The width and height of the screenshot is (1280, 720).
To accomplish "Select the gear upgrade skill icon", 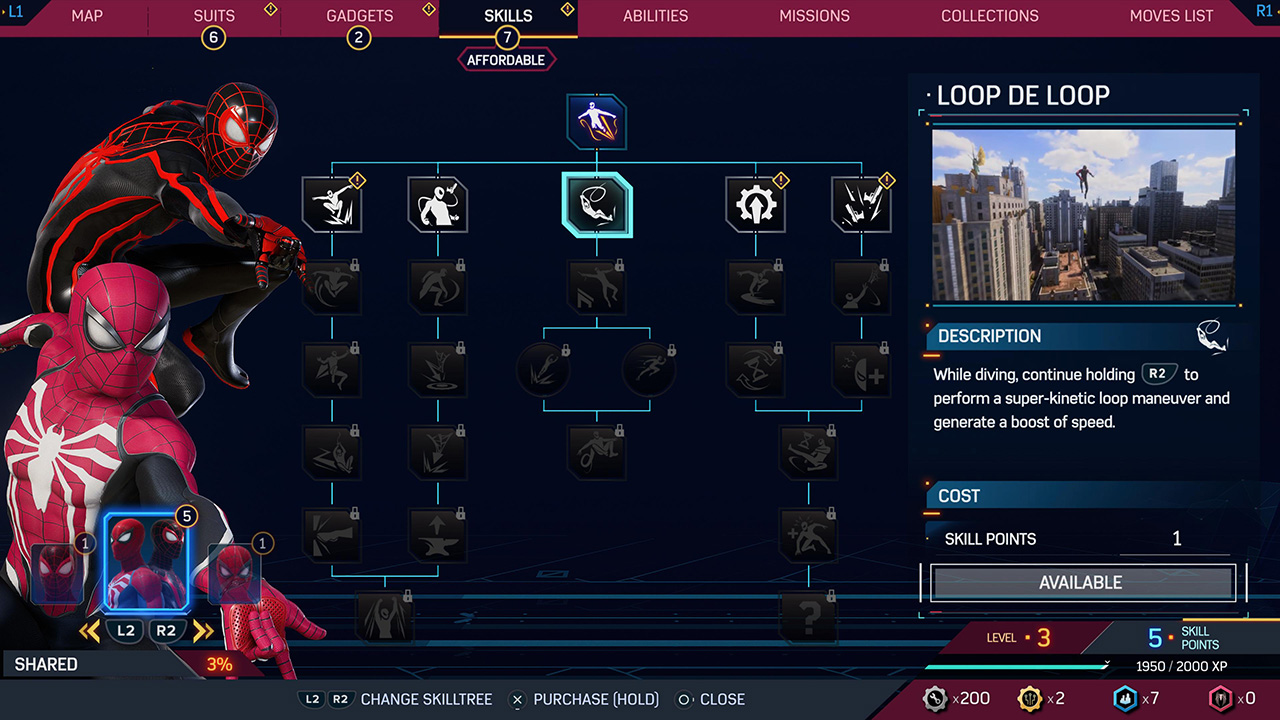I will pos(756,204).
